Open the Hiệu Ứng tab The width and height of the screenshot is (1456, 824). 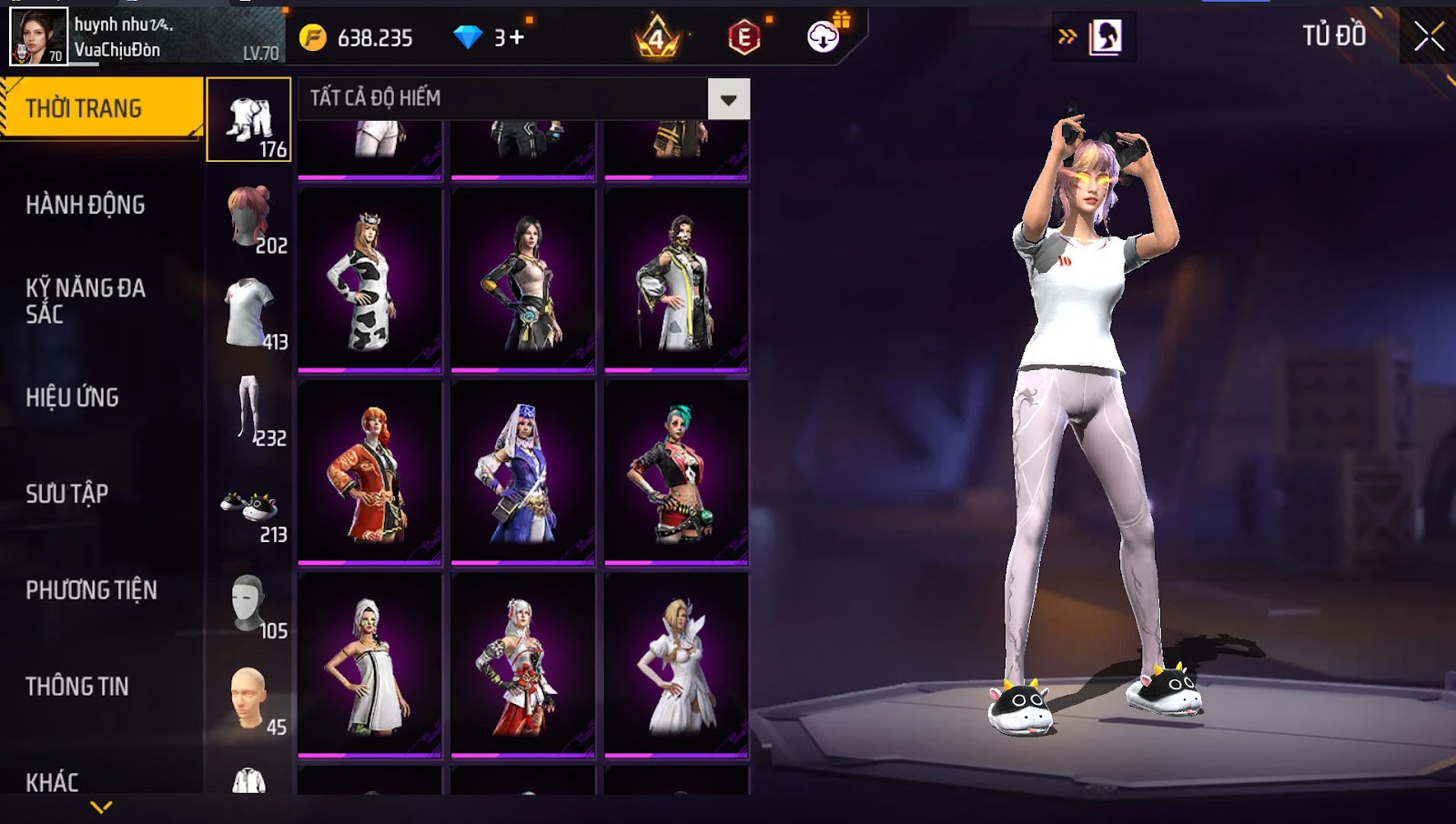[x=73, y=397]
